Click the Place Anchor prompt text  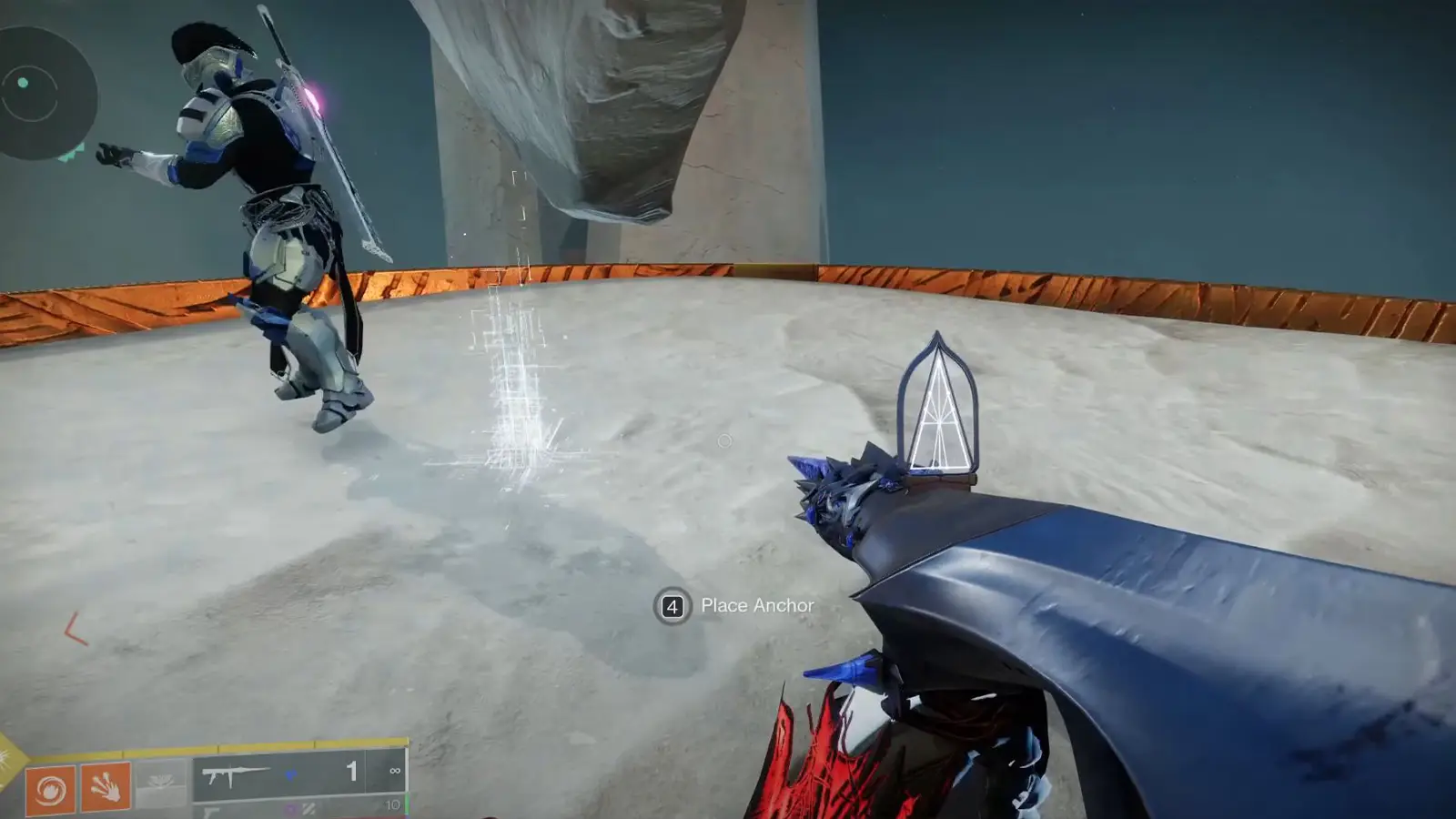[x=755, y=603]
